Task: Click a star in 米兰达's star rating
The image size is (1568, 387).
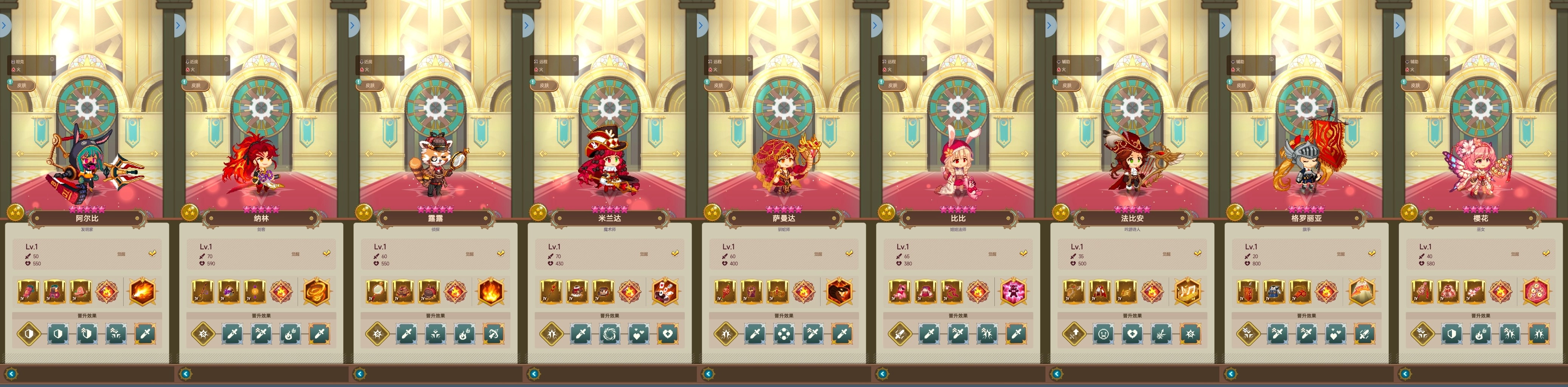Action: point(609,210)
